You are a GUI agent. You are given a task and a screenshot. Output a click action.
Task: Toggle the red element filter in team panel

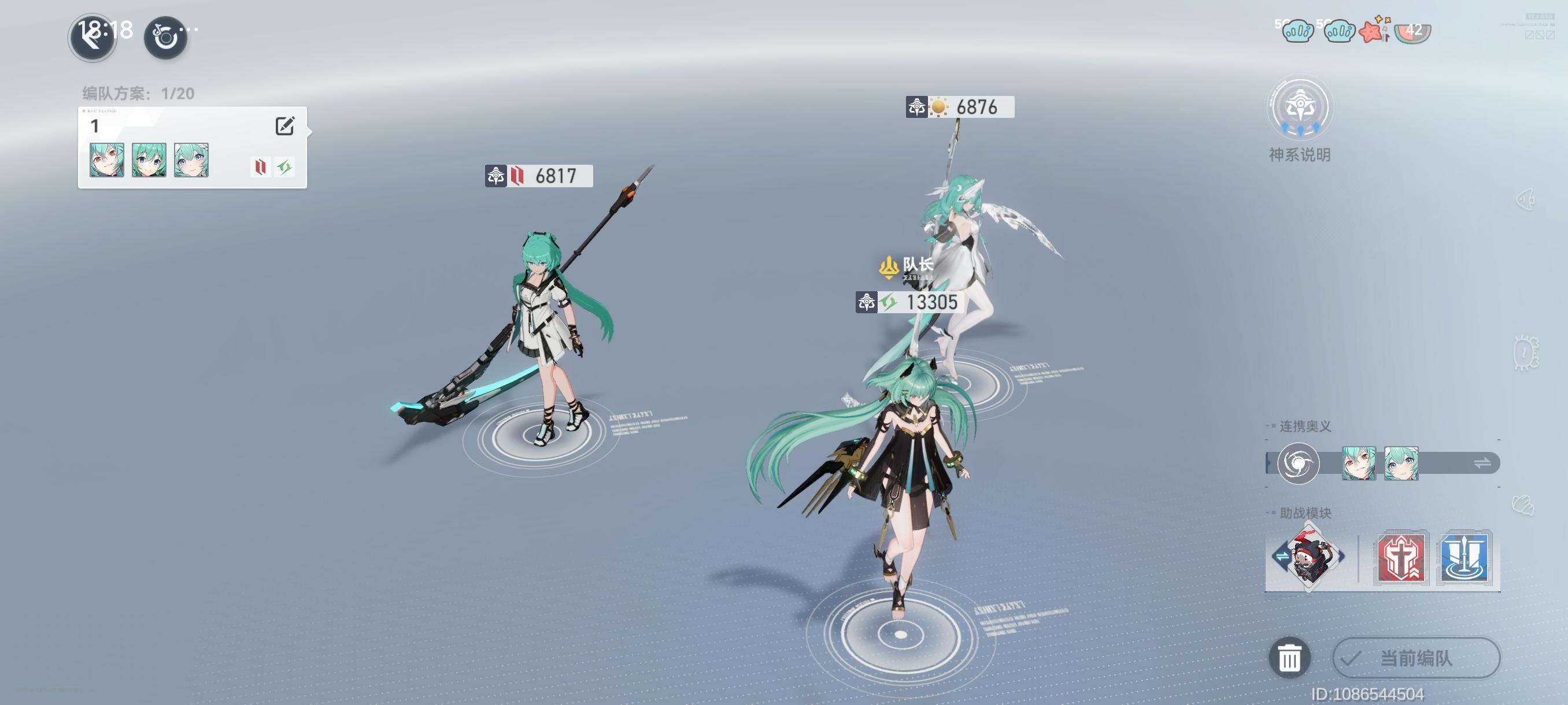click(260, 166)
